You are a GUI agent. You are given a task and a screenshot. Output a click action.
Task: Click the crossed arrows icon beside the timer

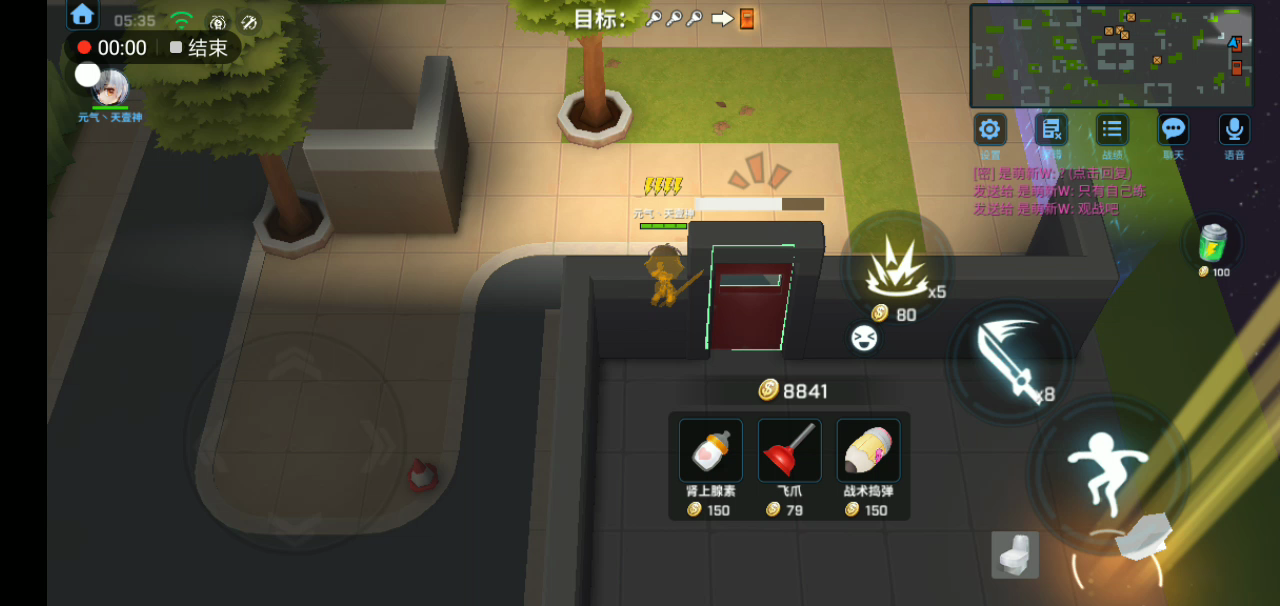click(249, 21)
